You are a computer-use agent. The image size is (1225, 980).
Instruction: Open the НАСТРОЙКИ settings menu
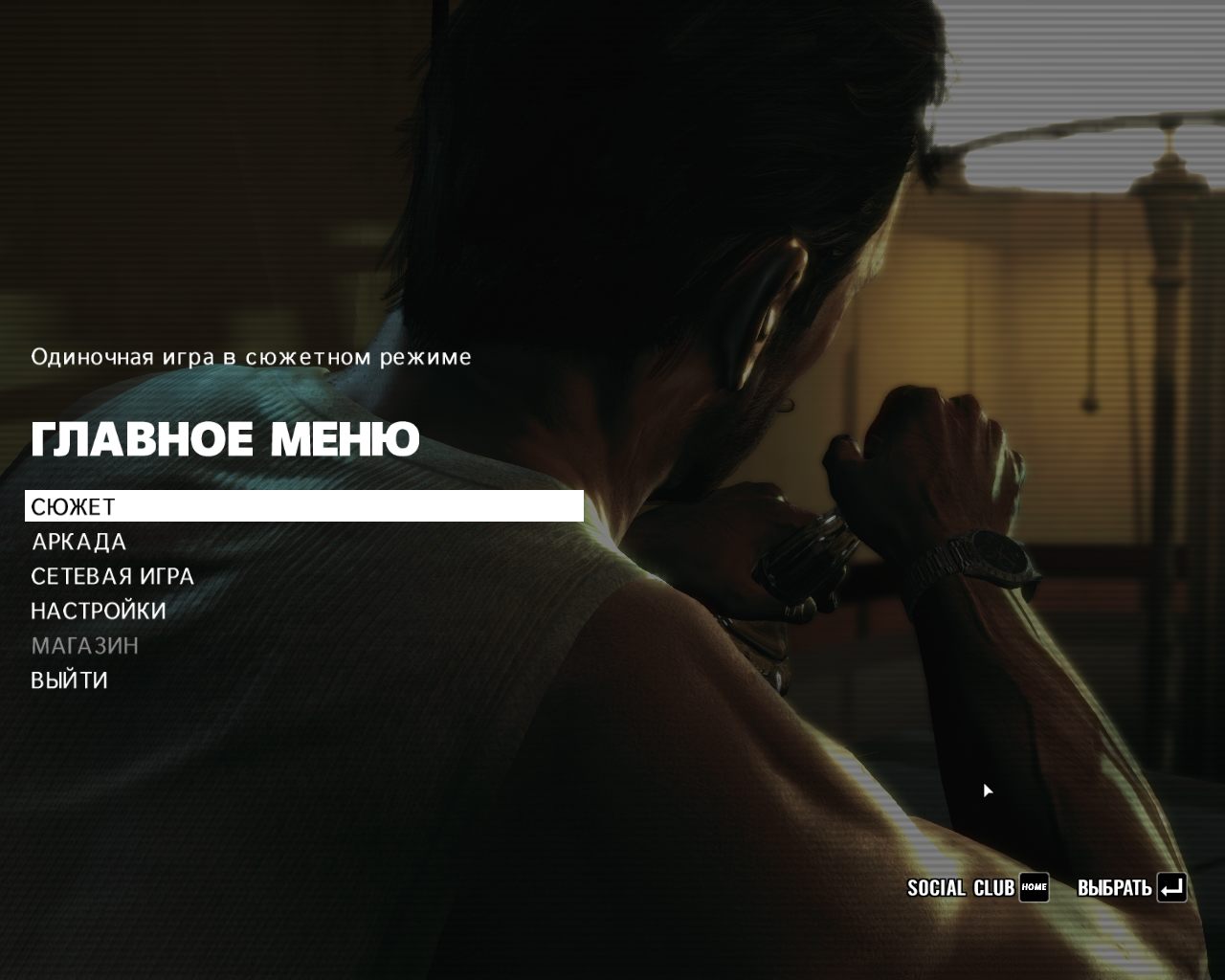click(99, 611)
